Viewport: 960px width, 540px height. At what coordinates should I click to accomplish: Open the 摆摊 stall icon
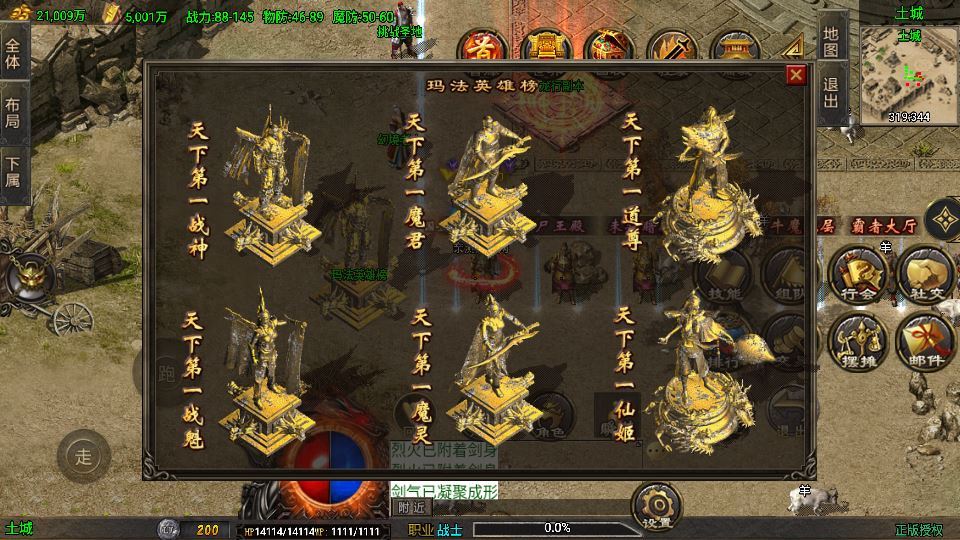pyautogui.click(x=859, y=340)
